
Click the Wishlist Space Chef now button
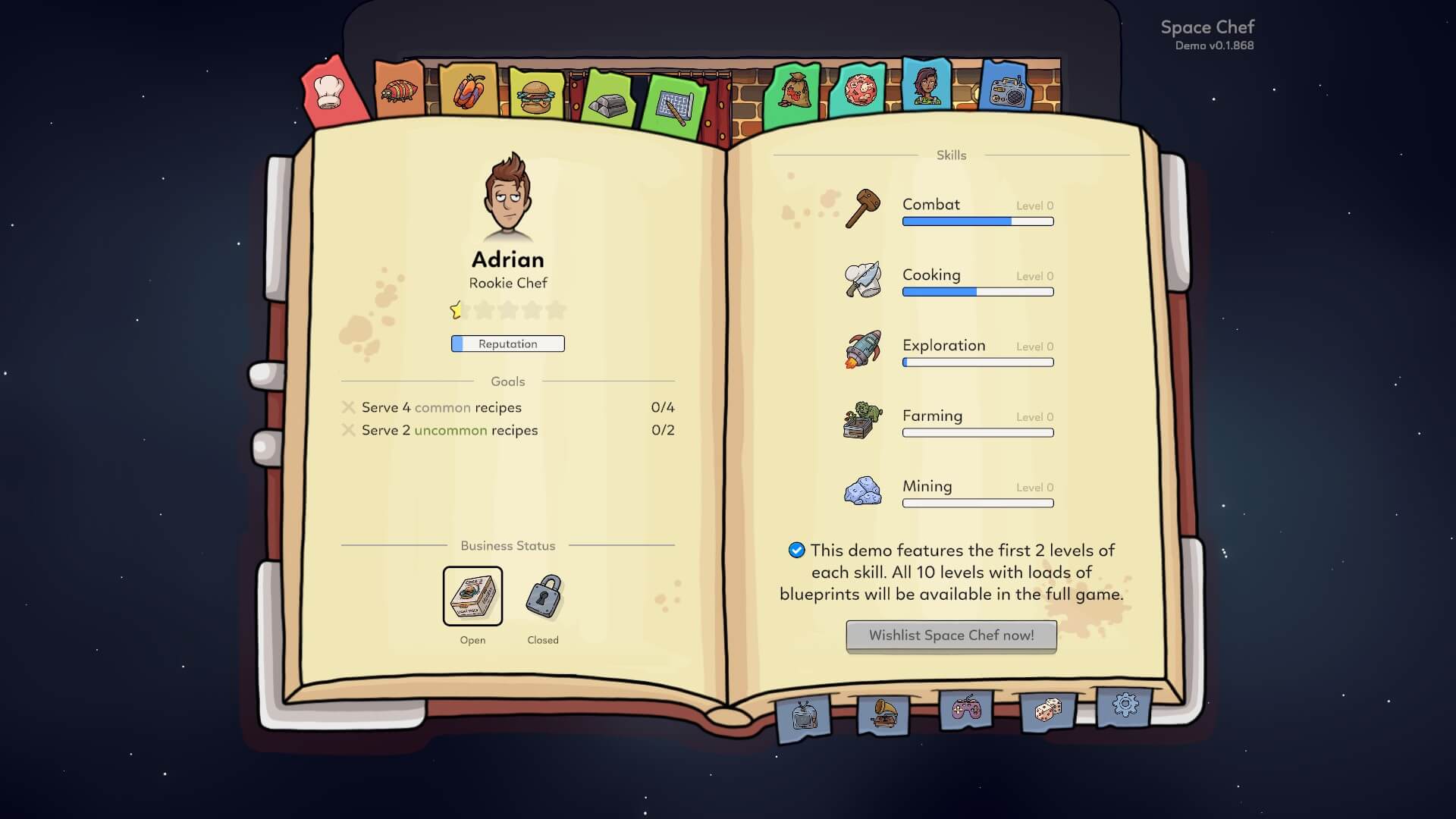tap(951, 635)
